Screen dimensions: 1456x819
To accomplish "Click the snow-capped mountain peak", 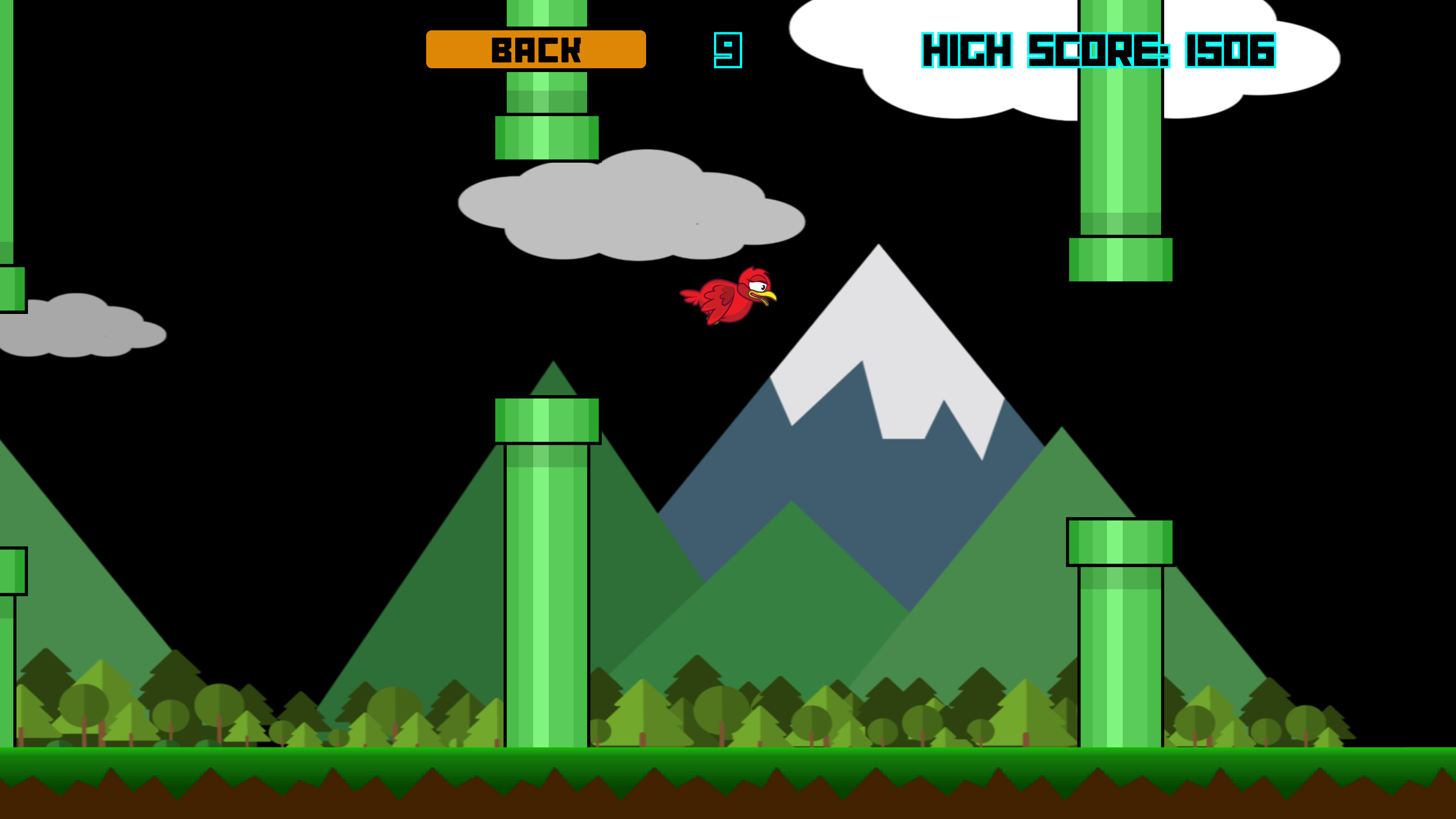I will coord(879,300).
